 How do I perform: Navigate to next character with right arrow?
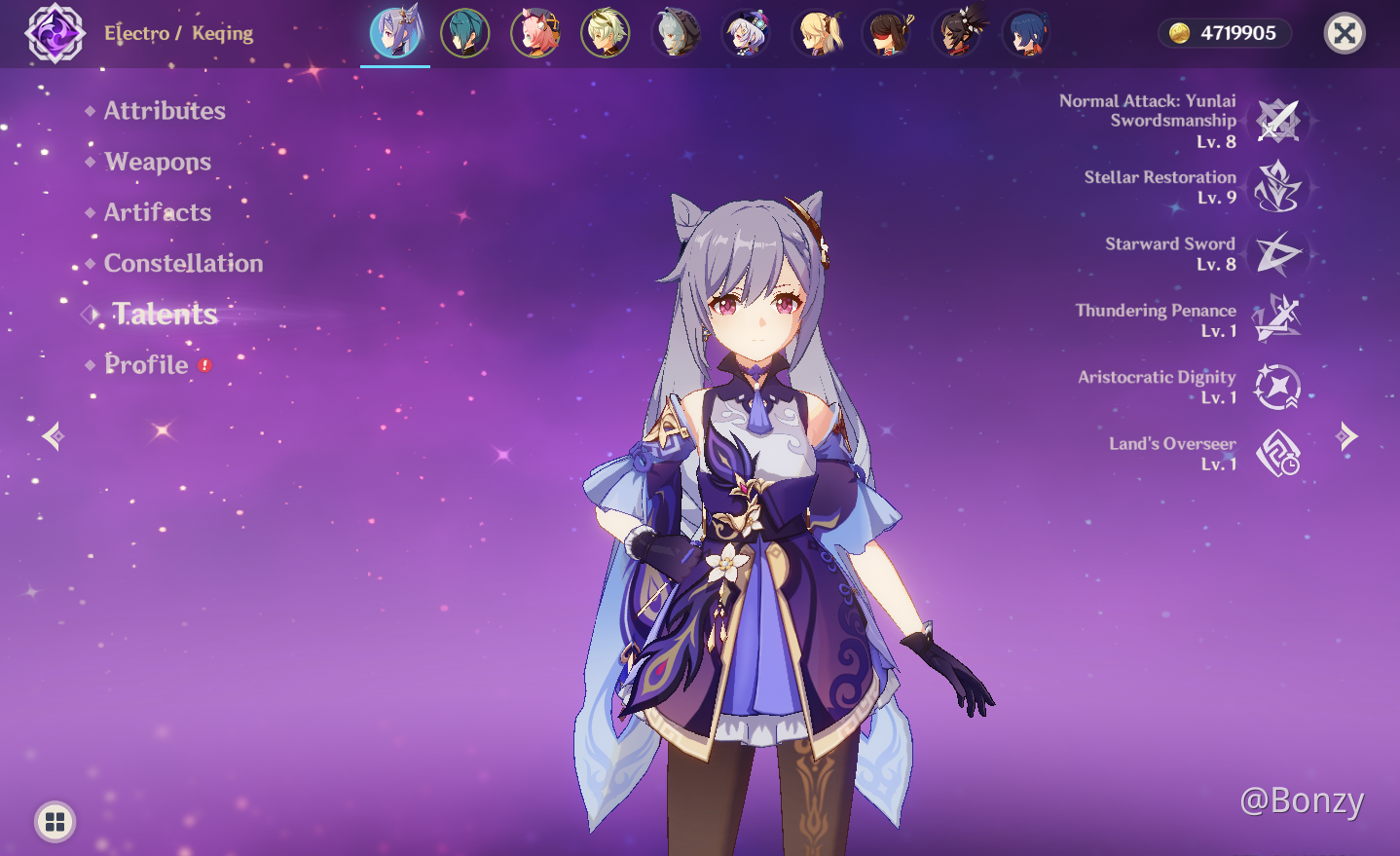click(x=1347, y=435)
